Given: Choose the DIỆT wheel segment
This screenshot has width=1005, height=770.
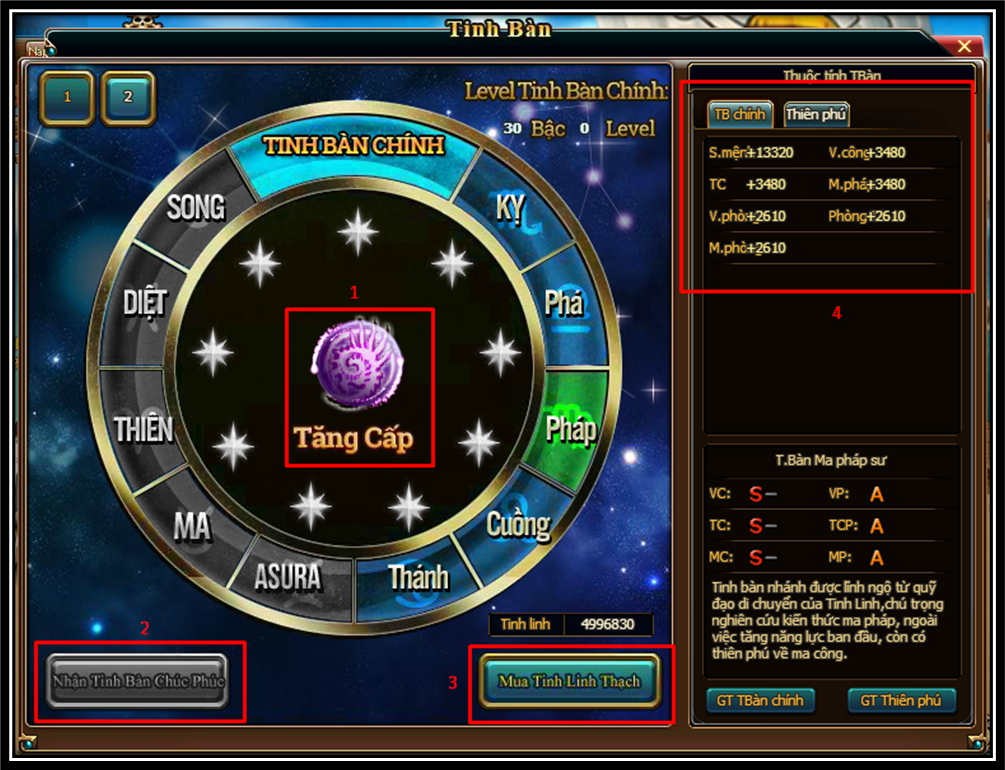Looking at the screenshot, I should pos(146,303).
